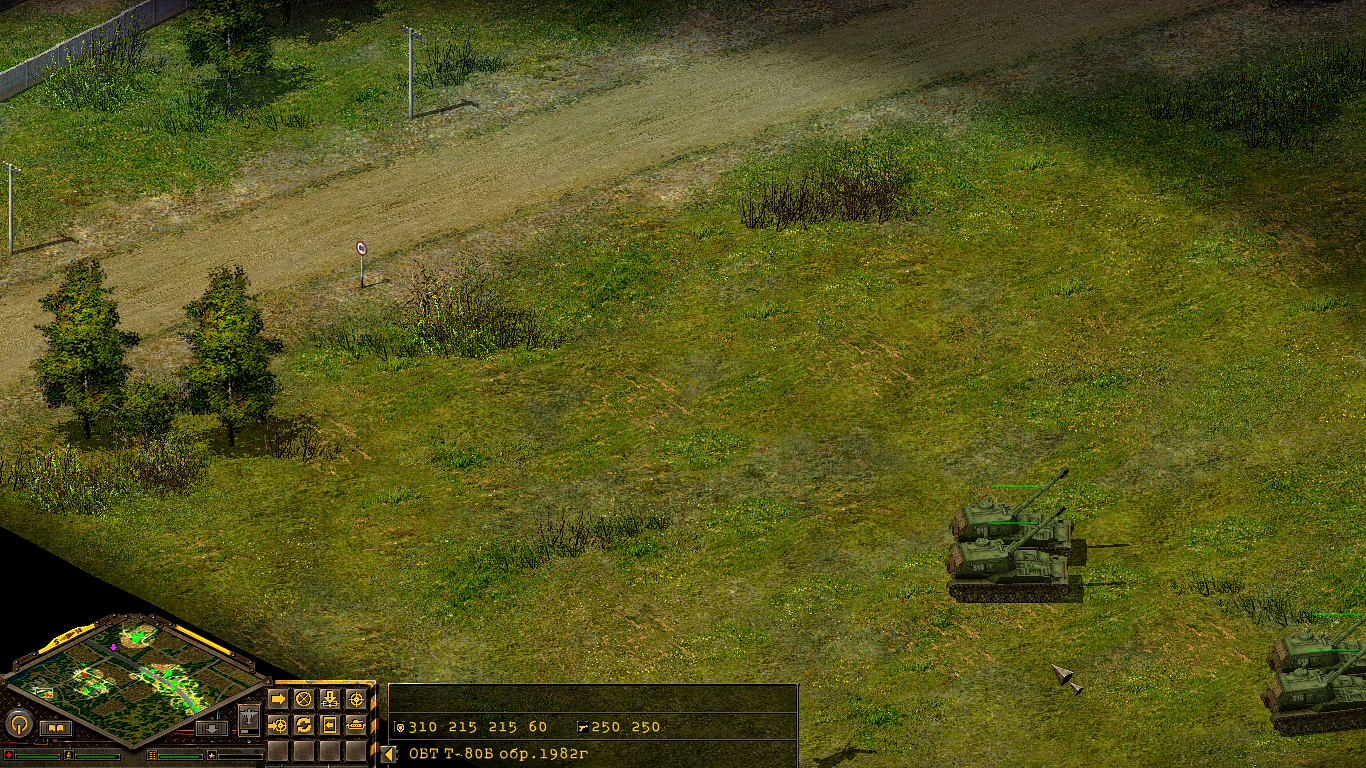1366x768 pixels.
Task: Click the green progress bar beside the red cross
Action: 36,756
